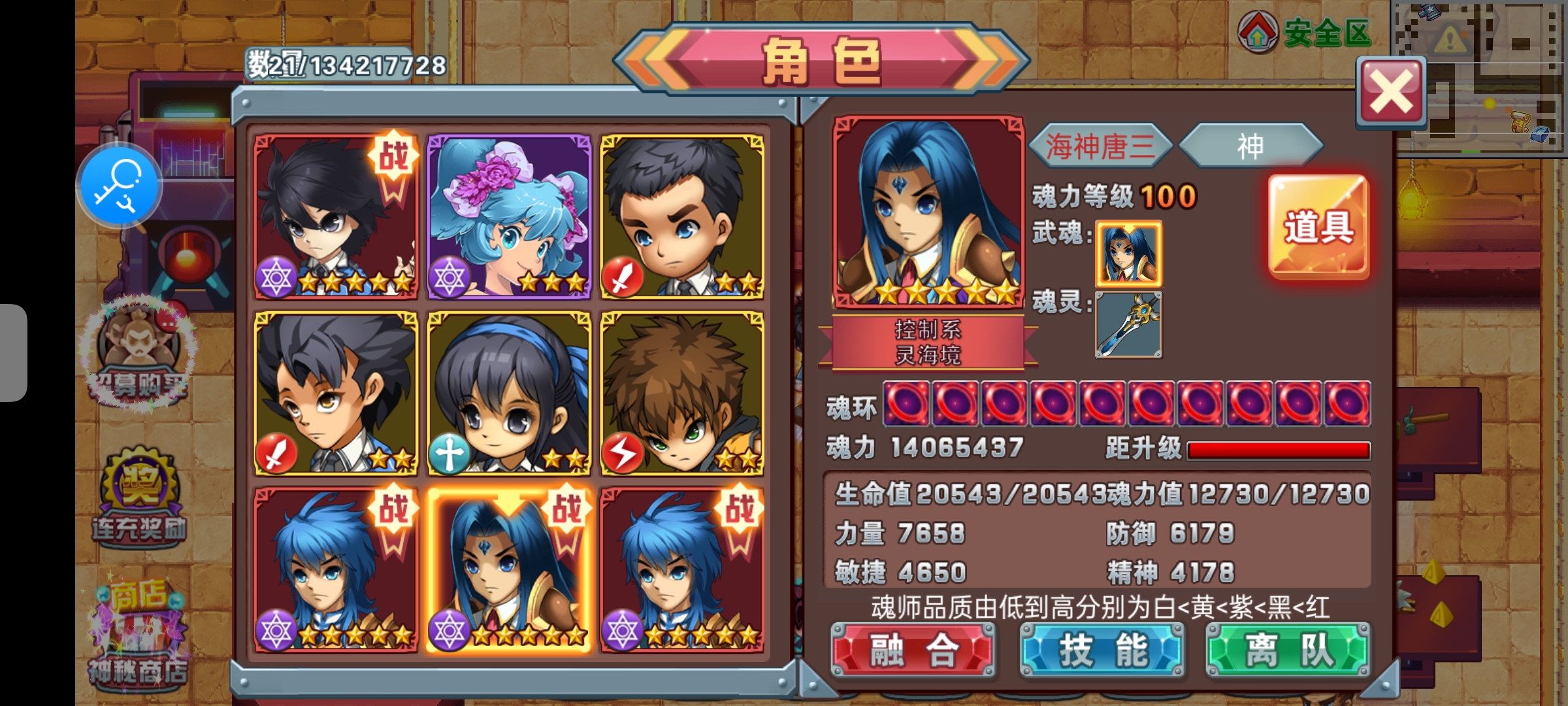Open the 魂灵 sword spirit slot

point(1128,325)
